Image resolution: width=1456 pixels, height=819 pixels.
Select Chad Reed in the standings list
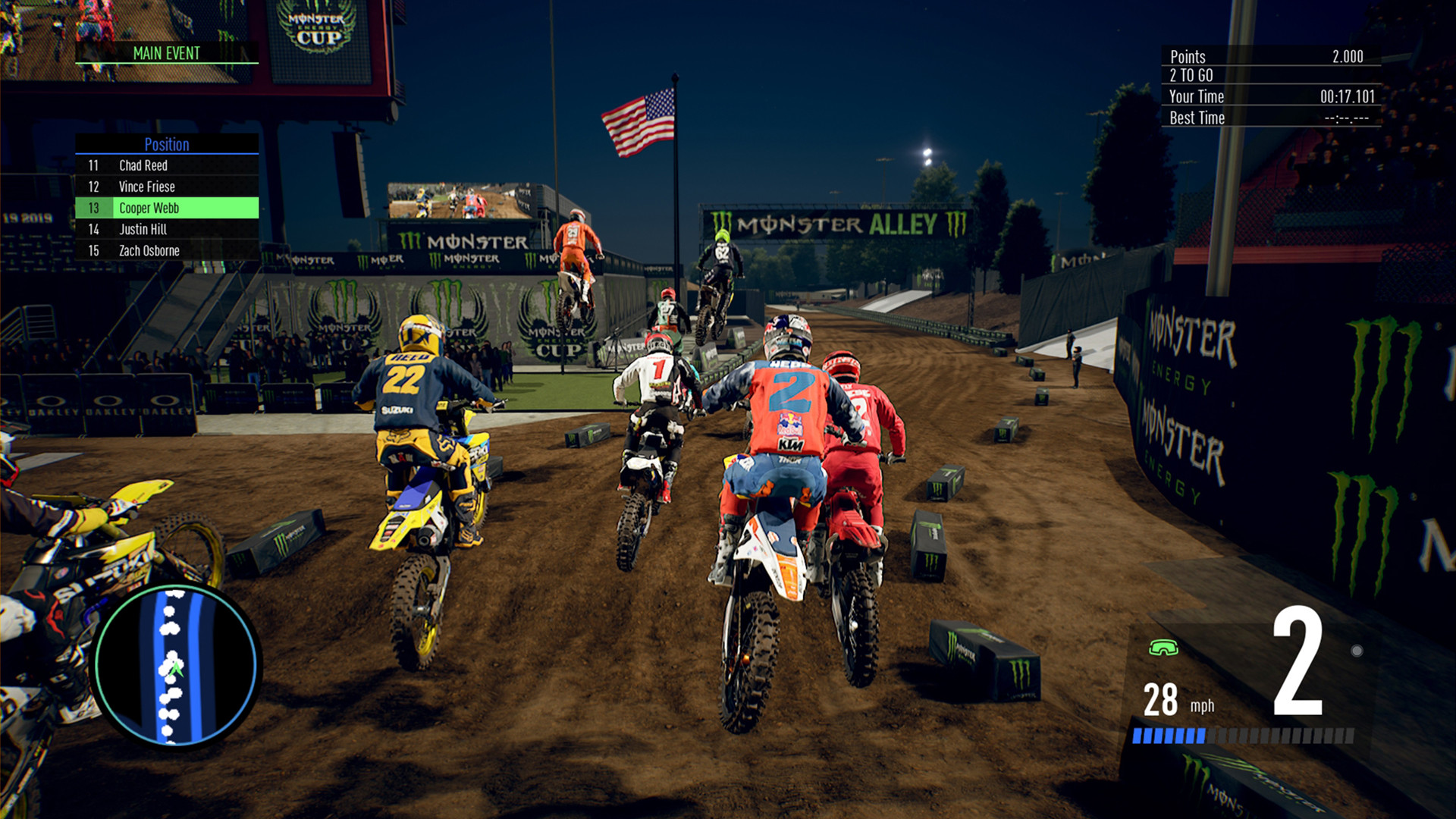[x=144, y=165]
